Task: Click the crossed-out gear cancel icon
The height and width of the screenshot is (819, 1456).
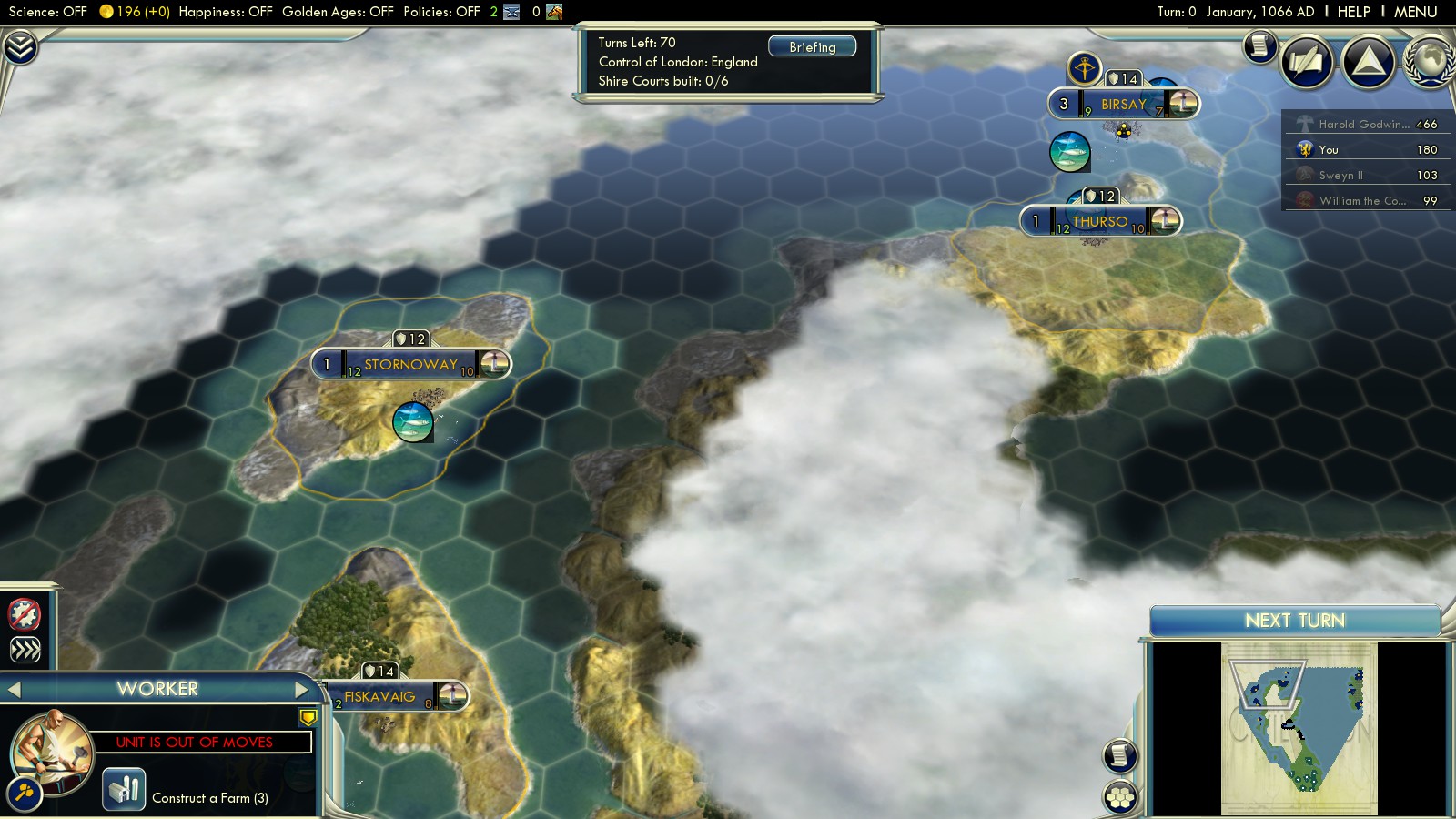Action: (25, 614)
